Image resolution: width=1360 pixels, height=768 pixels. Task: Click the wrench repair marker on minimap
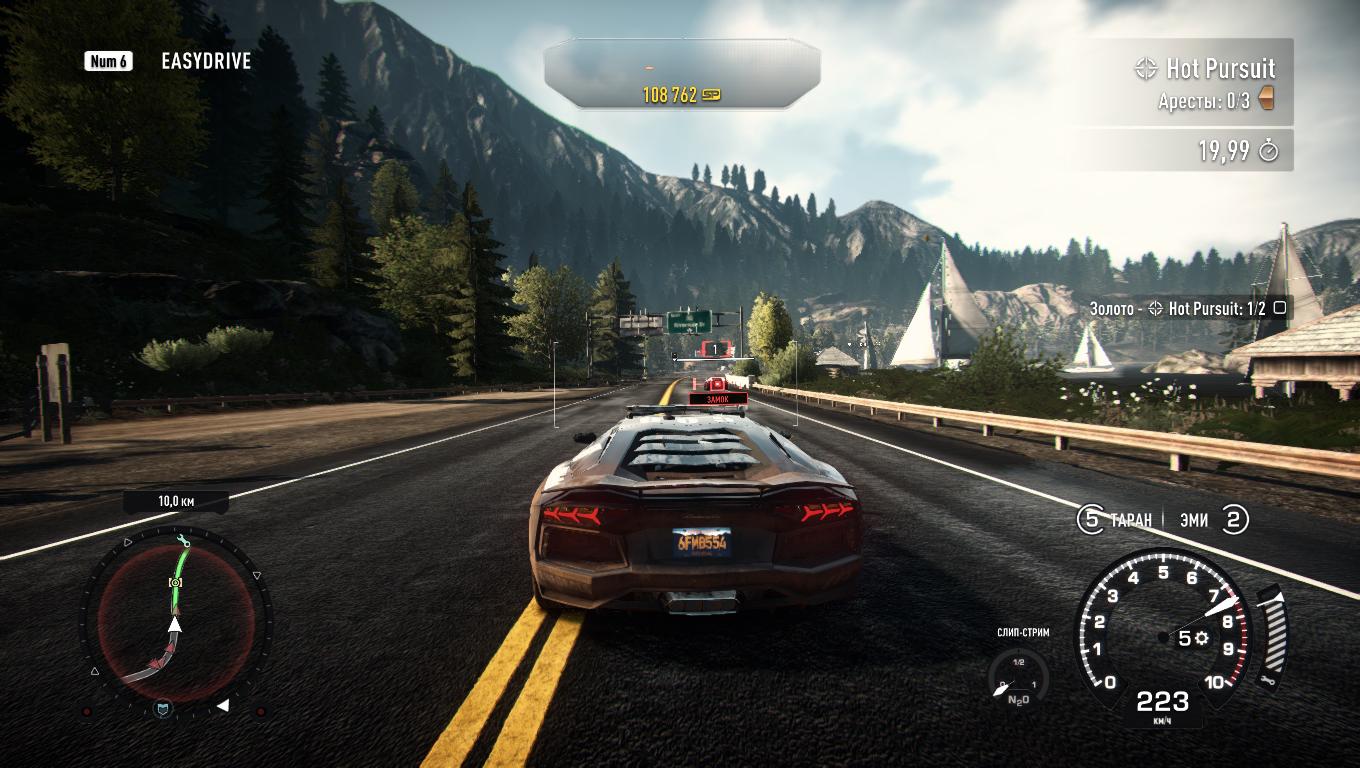183,542
